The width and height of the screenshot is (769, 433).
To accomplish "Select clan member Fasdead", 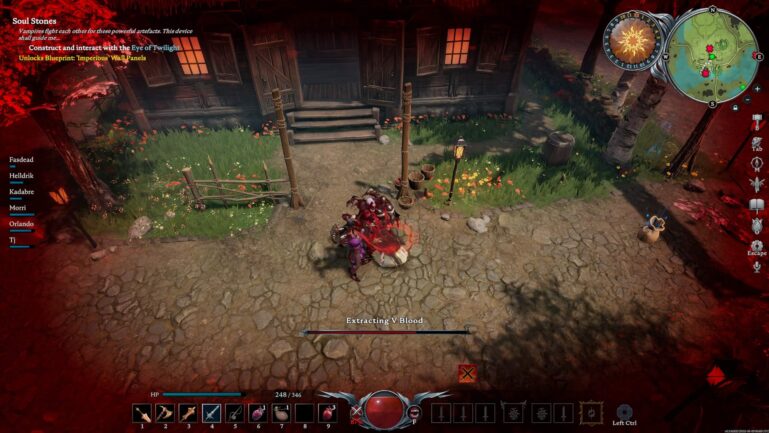I will tap(22, 160).
